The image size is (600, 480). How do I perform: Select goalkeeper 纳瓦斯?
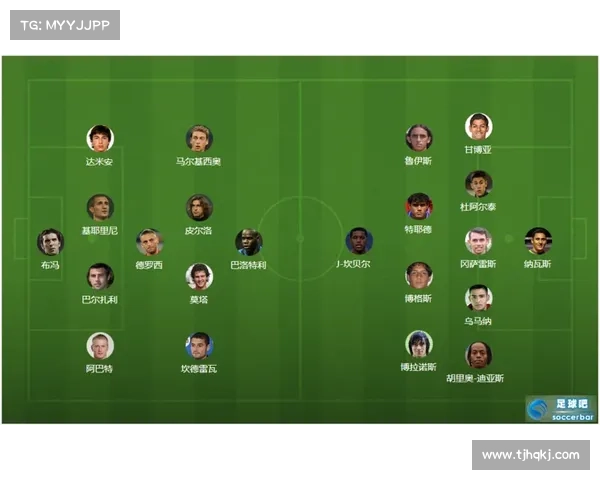pyautogui.click(x=538, y=241)
